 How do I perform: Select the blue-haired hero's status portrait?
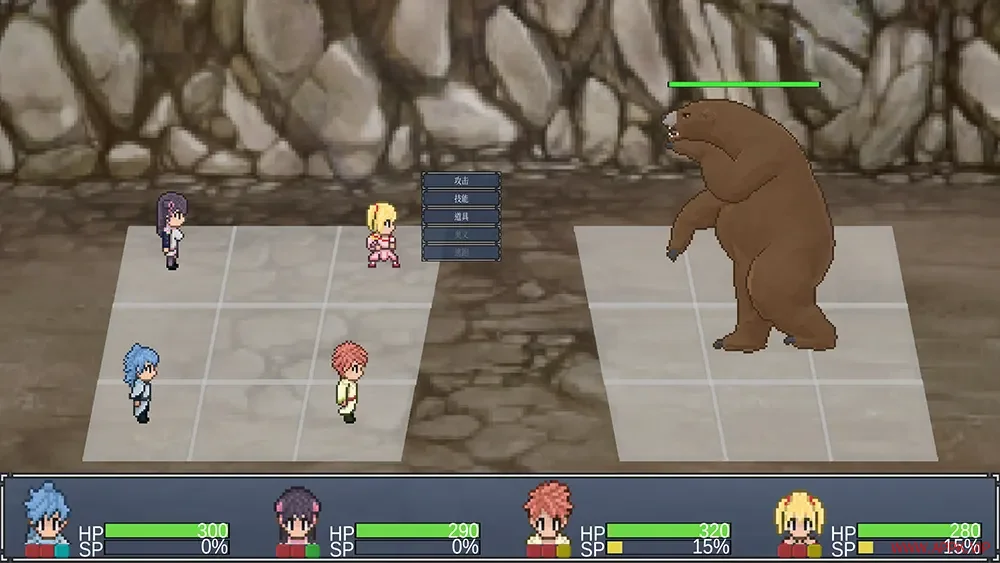(47, 517)
